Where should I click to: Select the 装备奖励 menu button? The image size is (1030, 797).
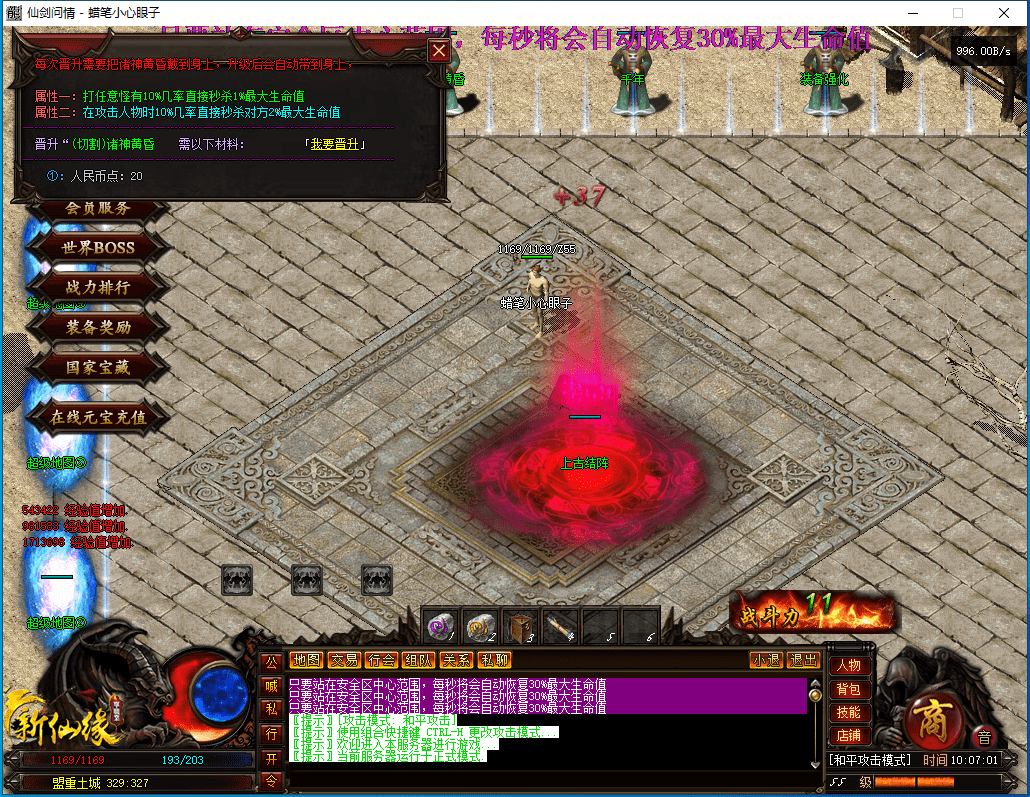tap(98, 327)
